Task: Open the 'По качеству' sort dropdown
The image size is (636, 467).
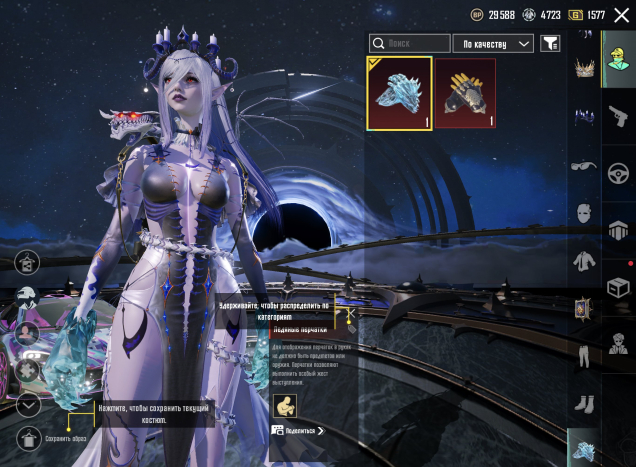Action: (x=493, y=44)
